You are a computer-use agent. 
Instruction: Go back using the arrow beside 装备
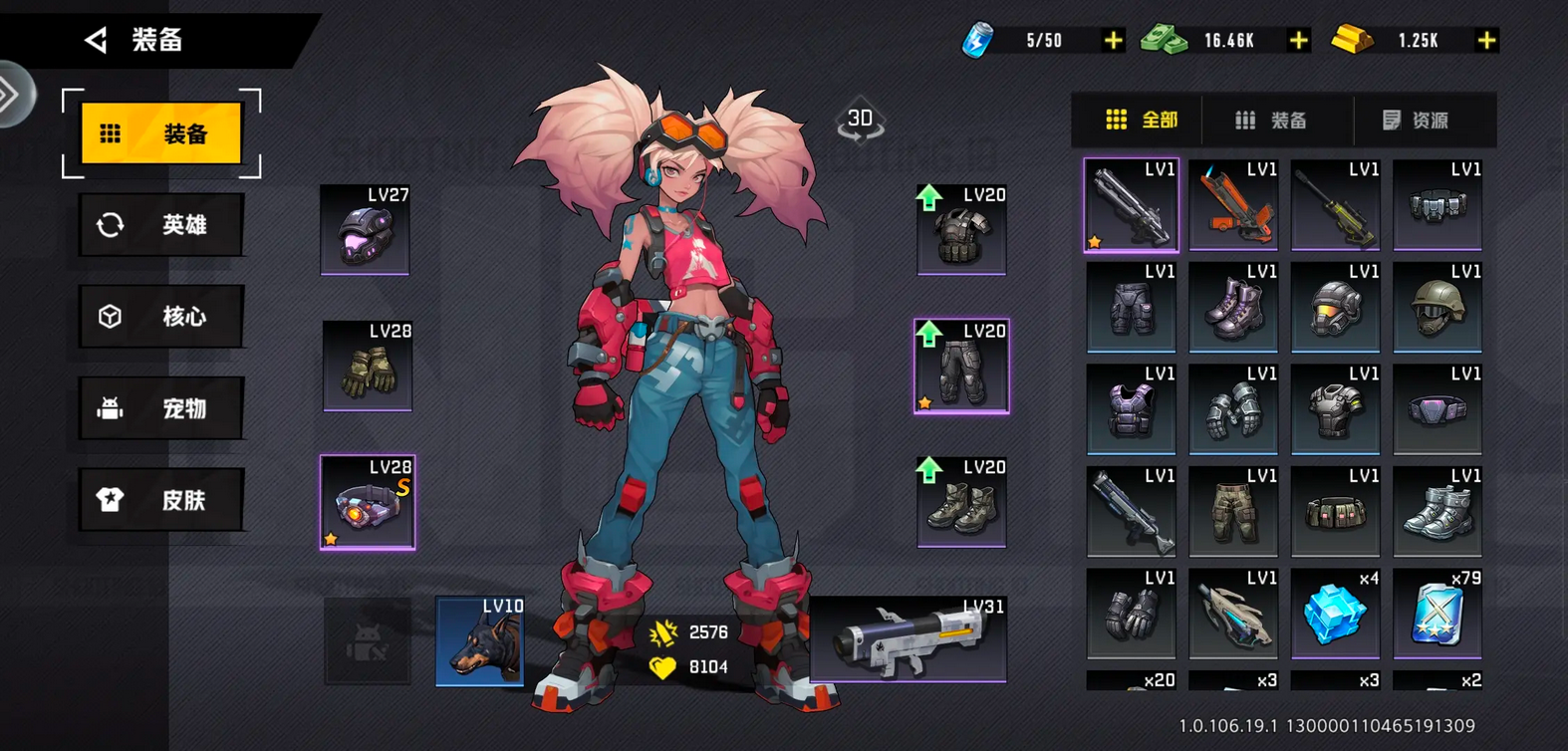[97, 40]
